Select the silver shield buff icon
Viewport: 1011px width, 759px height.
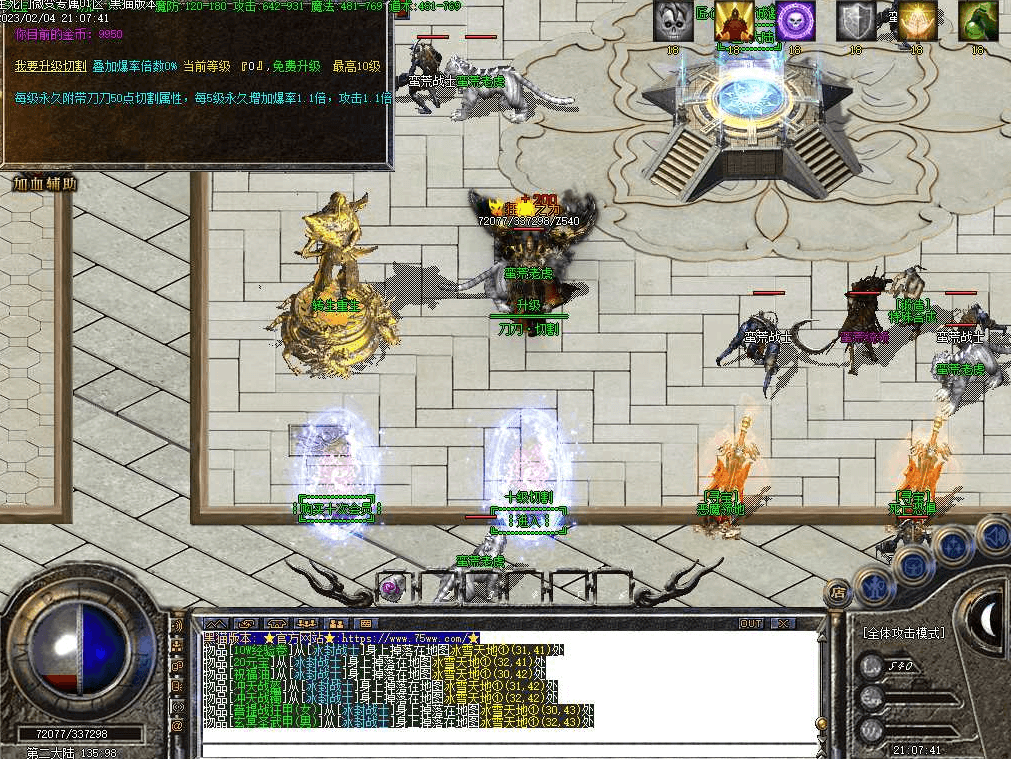pyautogui.click(x=855, y=21)
